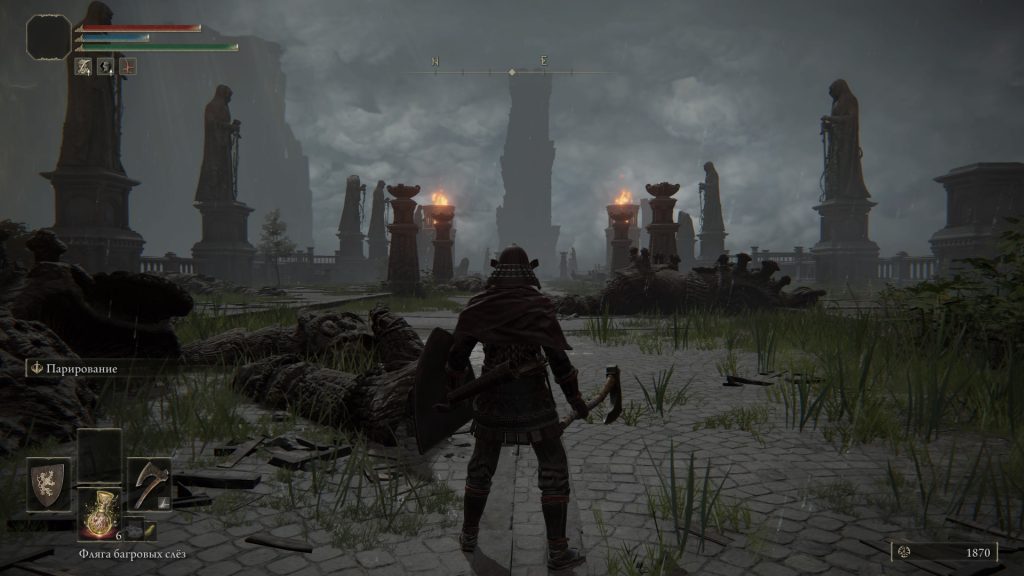Click the empty octagonal portrait frame
The height and width of the screenshot is (576, 1024).
click(x=48, y=37)
